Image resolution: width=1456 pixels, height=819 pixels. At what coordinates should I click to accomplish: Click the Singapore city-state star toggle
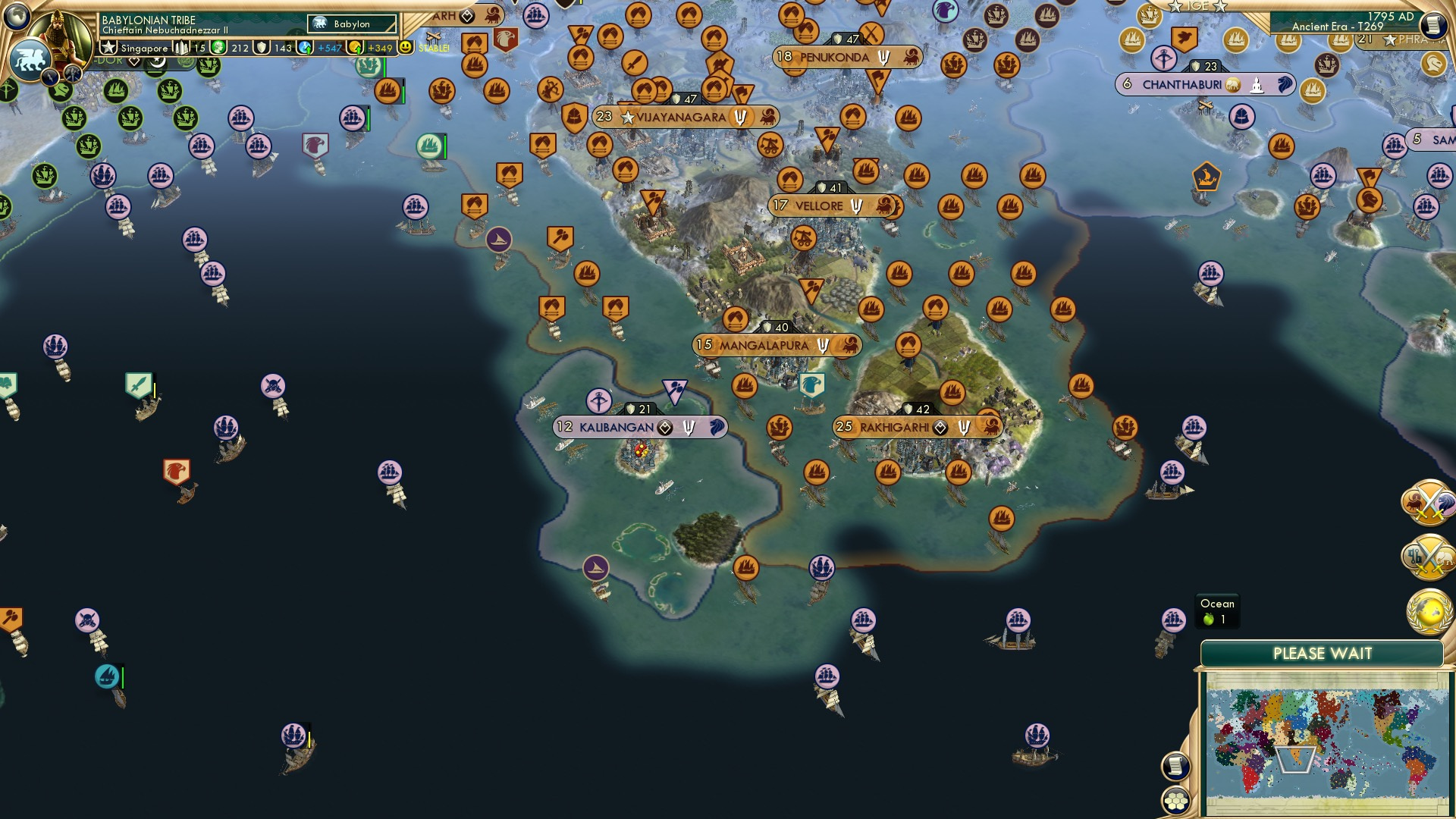tap(109, 48)
